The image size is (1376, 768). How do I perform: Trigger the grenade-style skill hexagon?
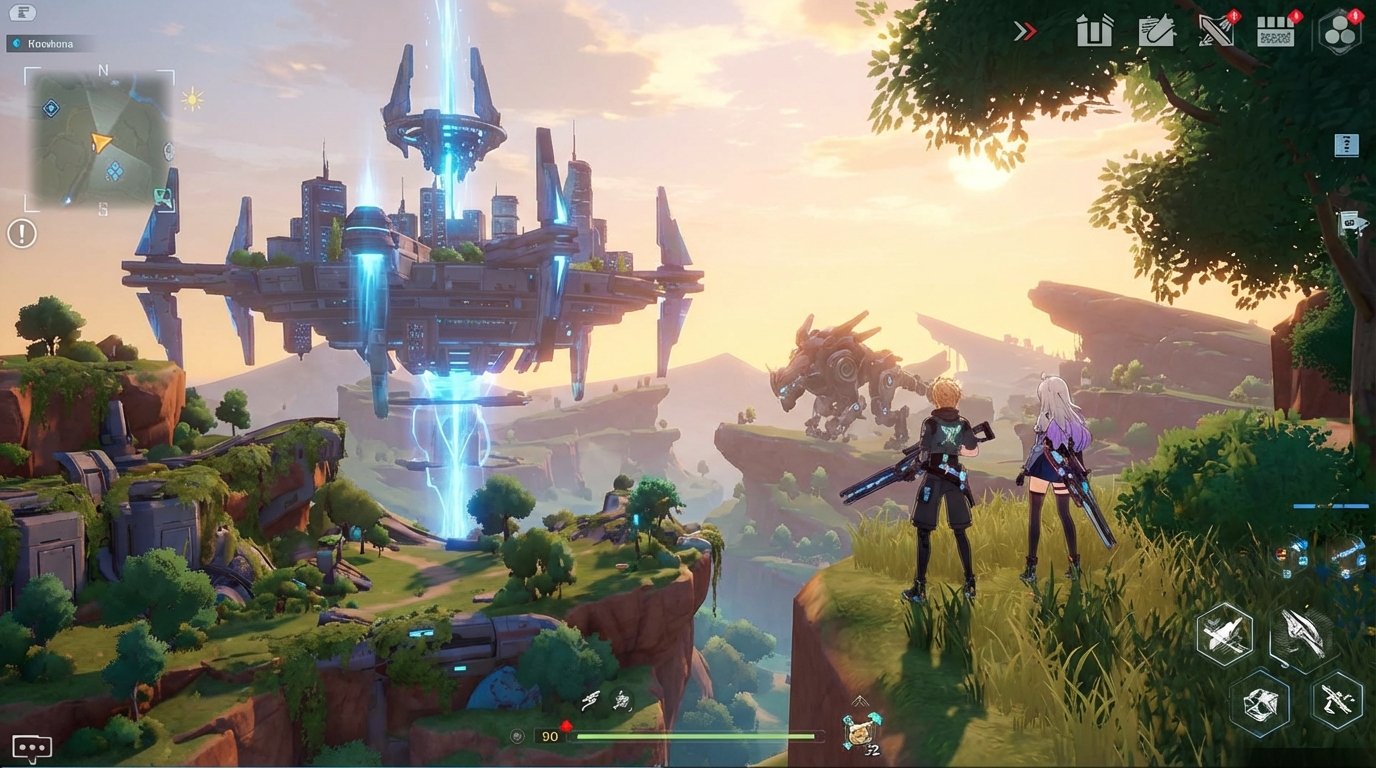(x=1261, y=701)
